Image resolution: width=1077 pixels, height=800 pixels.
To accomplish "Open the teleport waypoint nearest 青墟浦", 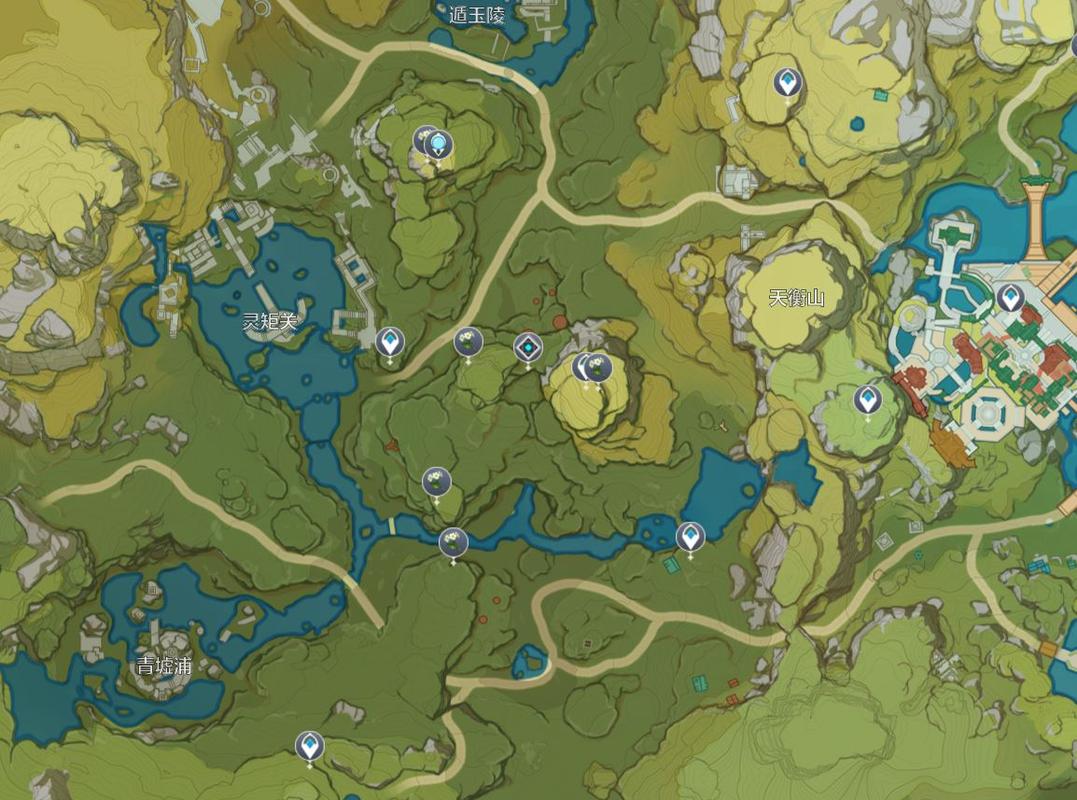I will (309, 745).
